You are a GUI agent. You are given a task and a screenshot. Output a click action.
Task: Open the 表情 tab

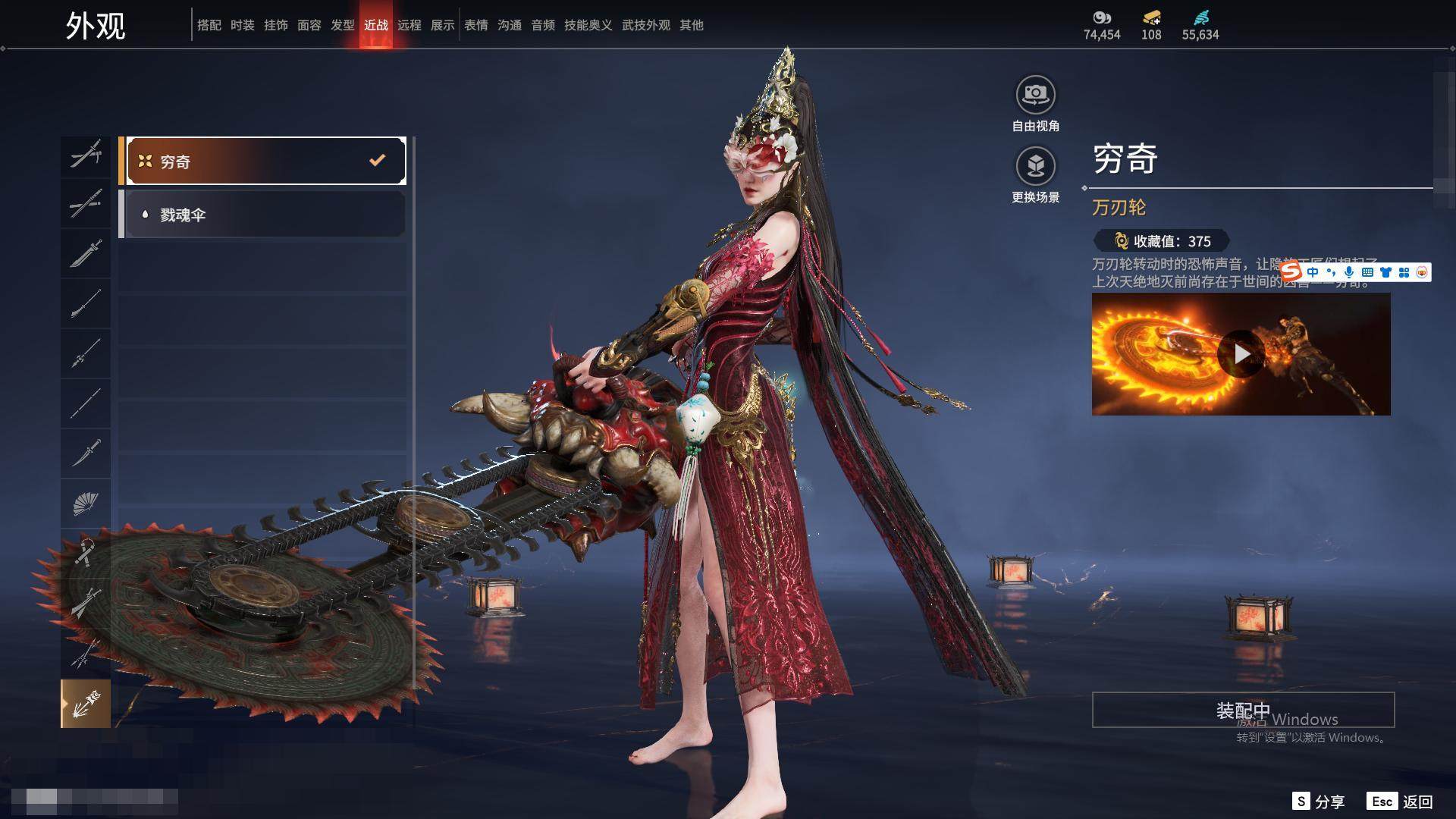pyautogui.click(x=475, y=25)
